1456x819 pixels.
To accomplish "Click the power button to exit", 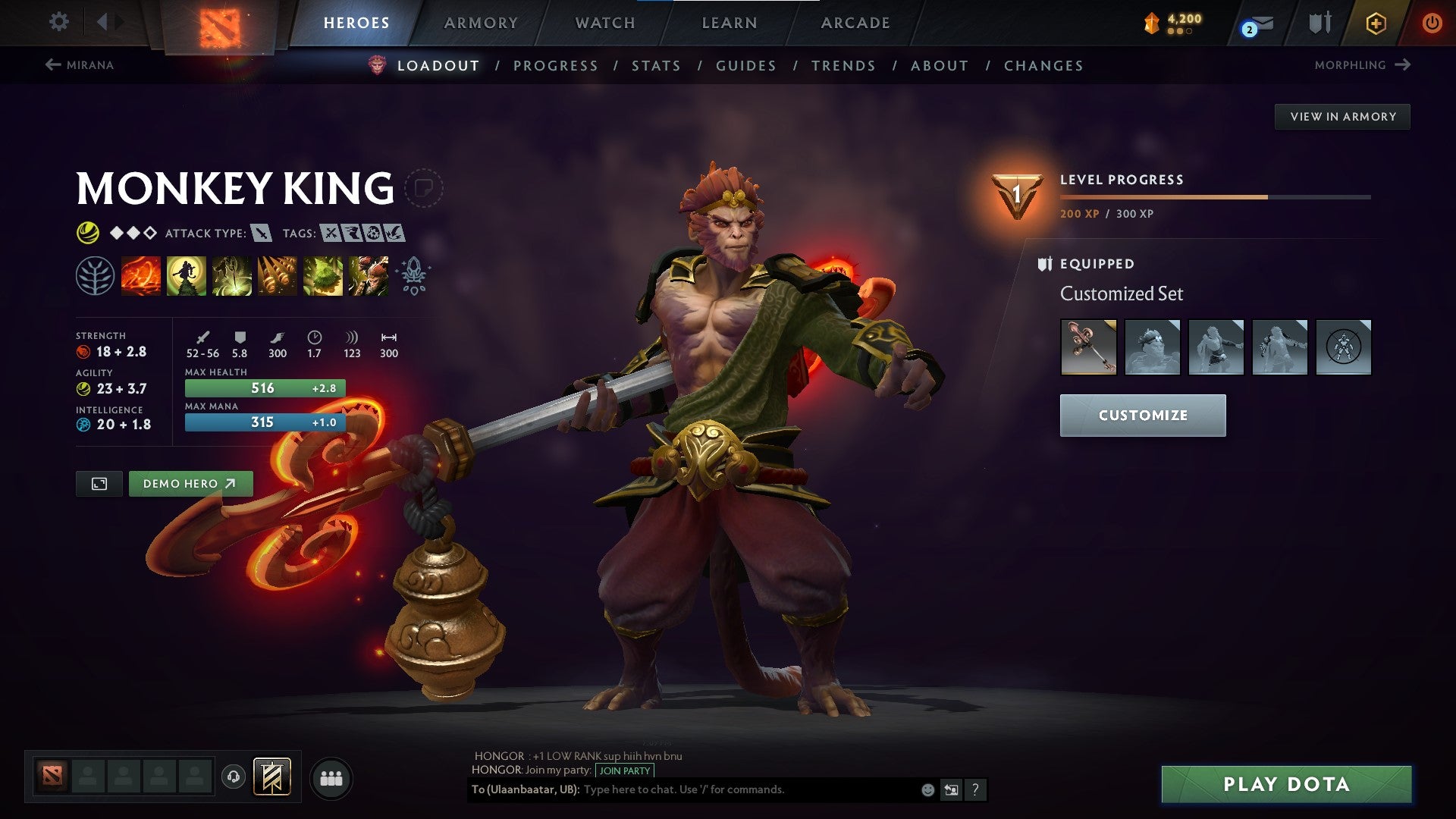I will click(1433, 23).
